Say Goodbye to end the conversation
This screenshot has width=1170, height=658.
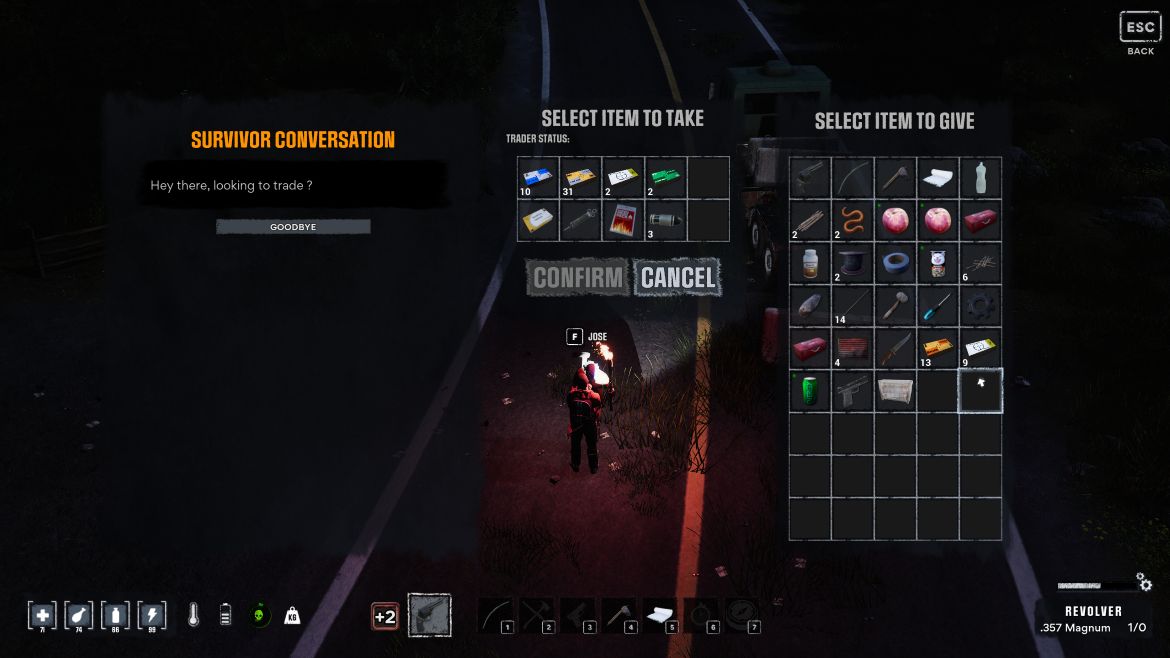pos(293,227)
